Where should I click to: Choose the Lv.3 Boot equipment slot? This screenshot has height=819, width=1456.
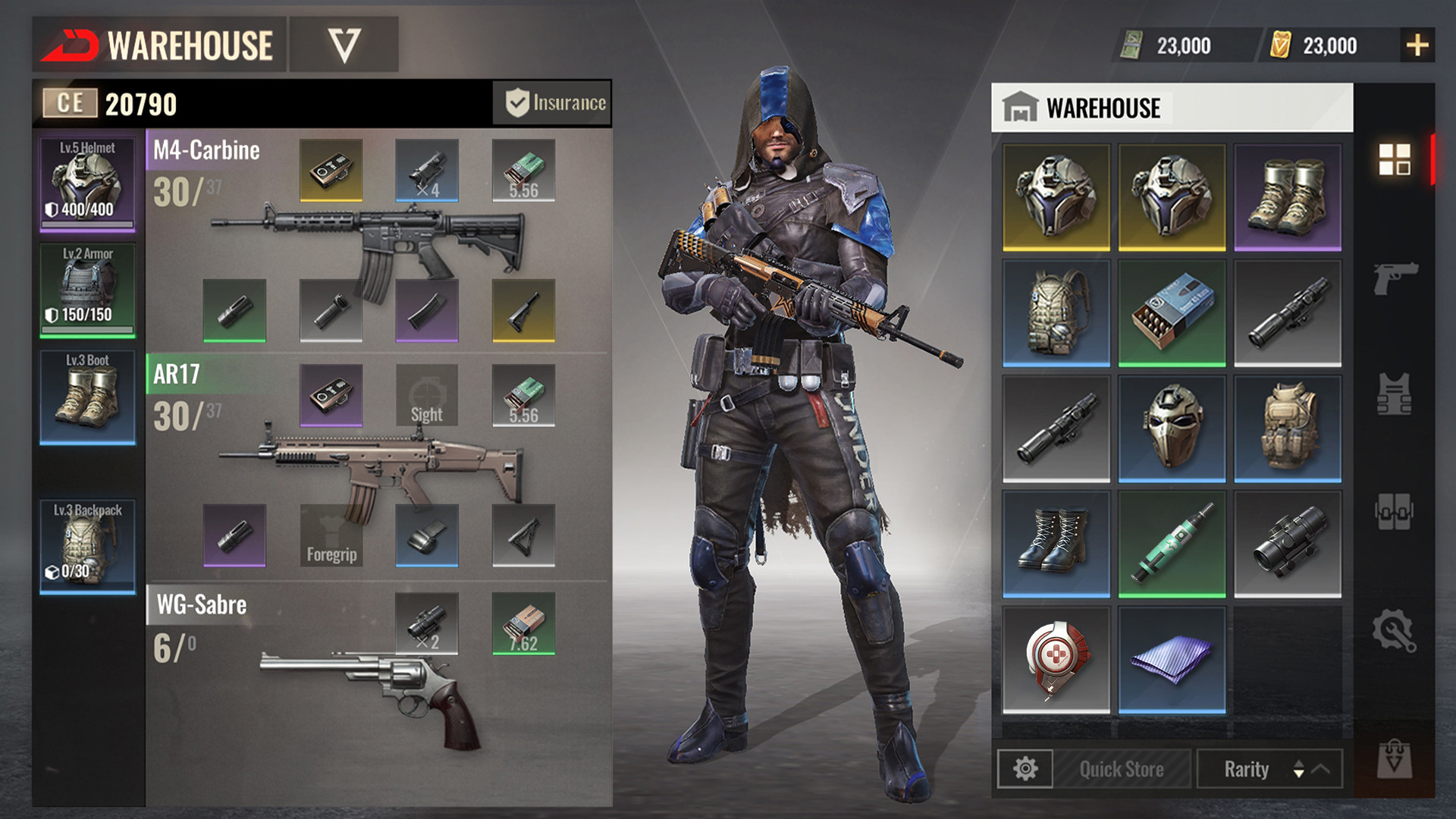coord(87,397)
